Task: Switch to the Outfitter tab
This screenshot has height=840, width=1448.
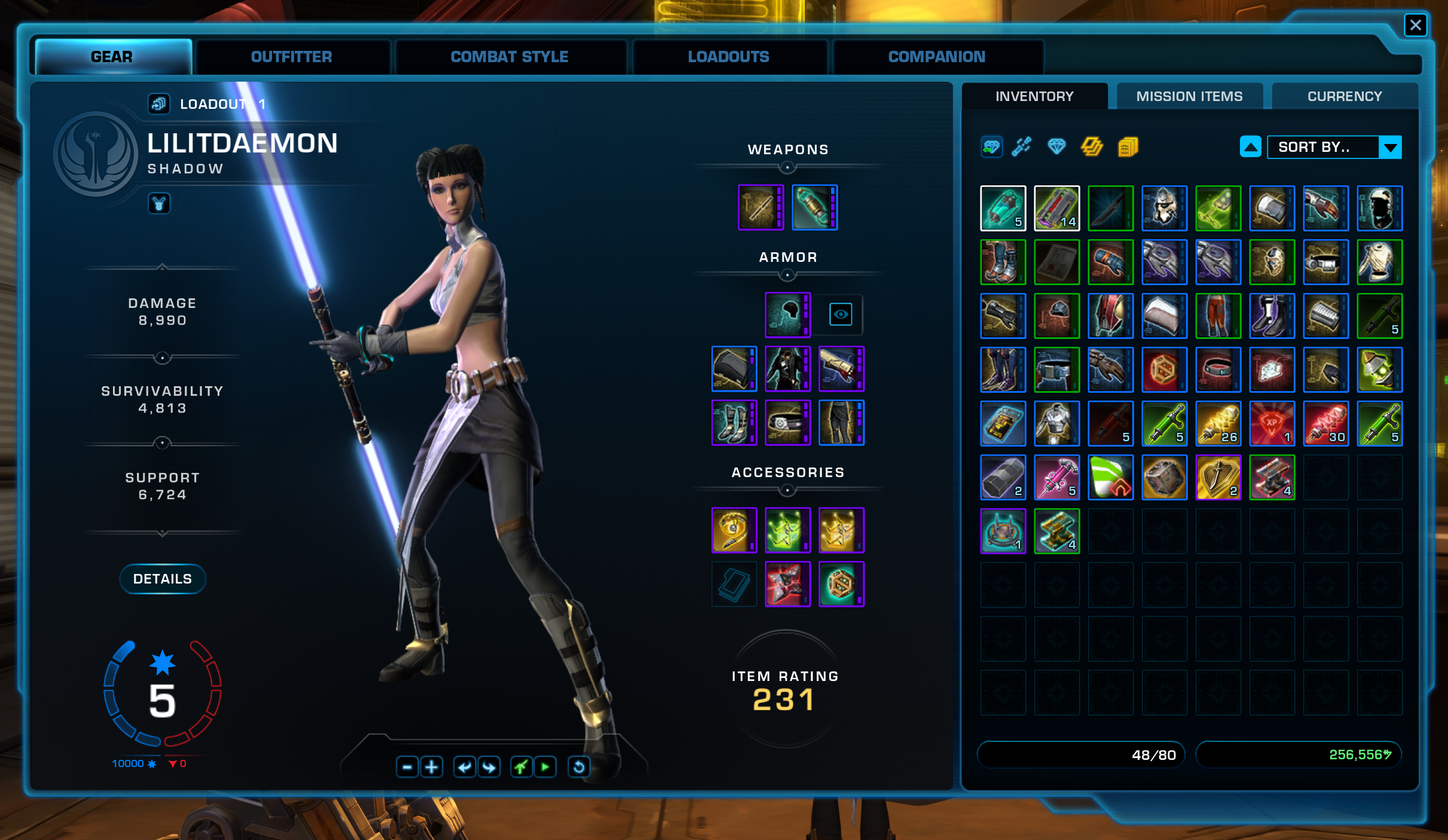Action: (x=291, y=57)
